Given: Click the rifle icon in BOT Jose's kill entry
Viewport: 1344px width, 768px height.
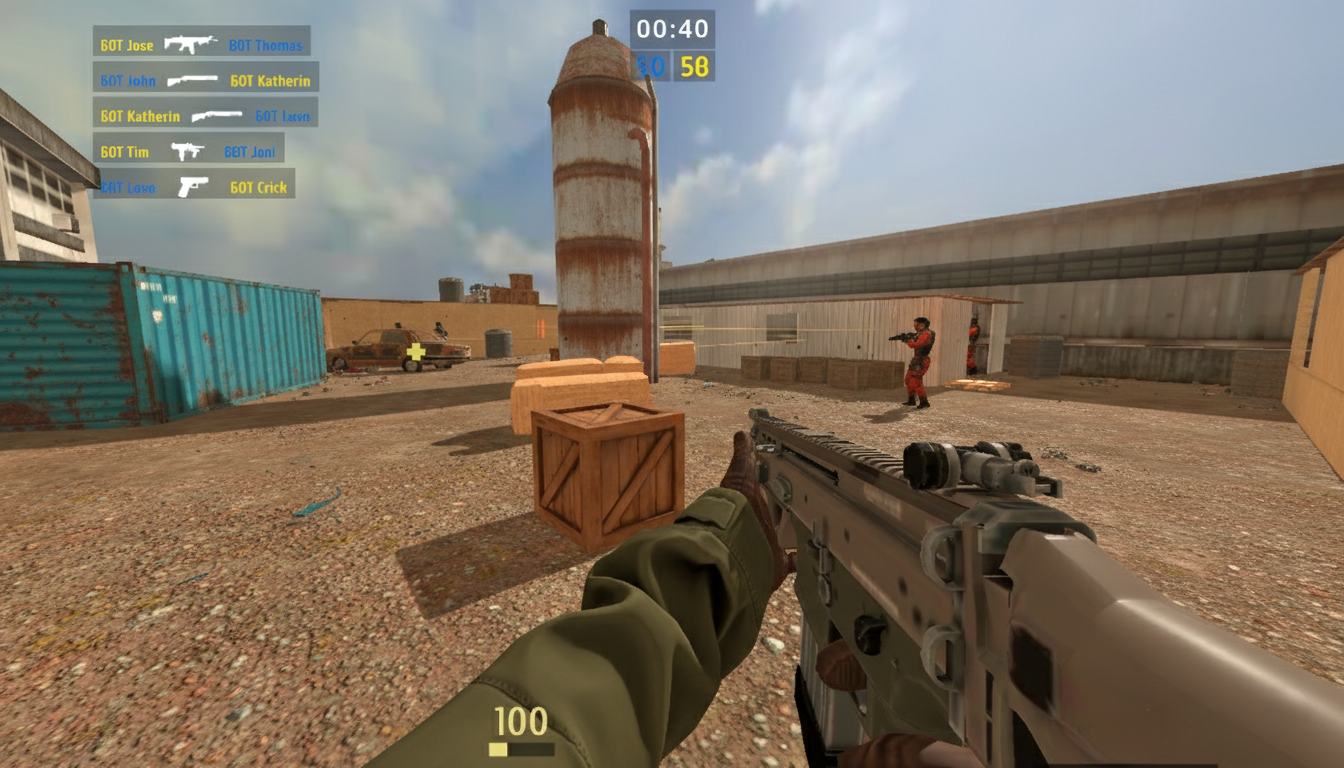Looking at the screenshot, I should coord(192,44).
